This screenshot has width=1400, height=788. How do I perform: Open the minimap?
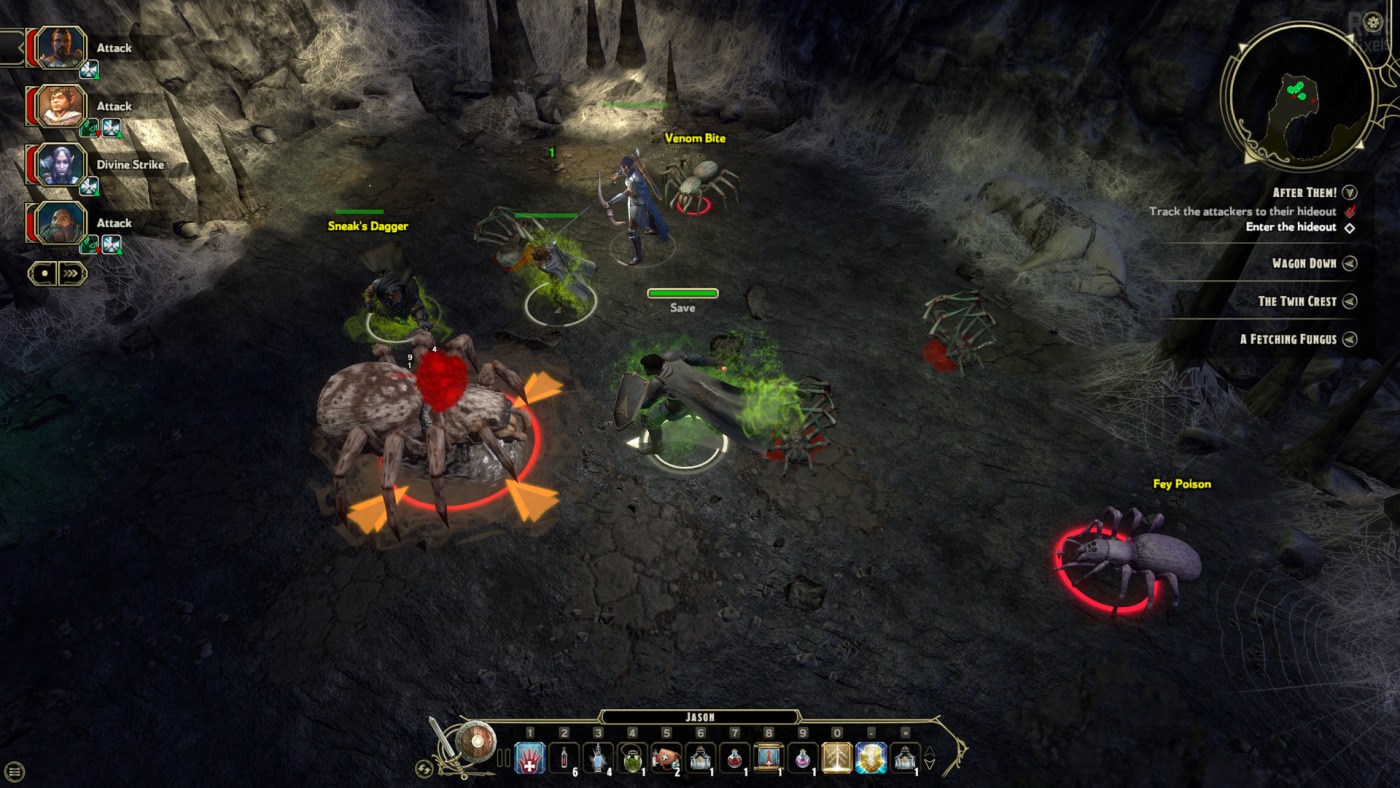[1299, 96]
